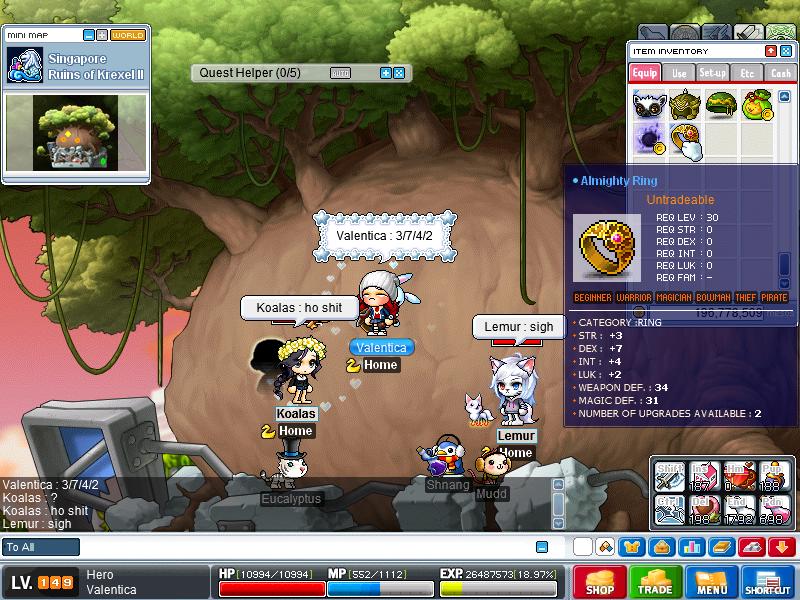Viewport: 800px width, 600px height.
Task: Open the blue Menu button
Action: [712, 583]
